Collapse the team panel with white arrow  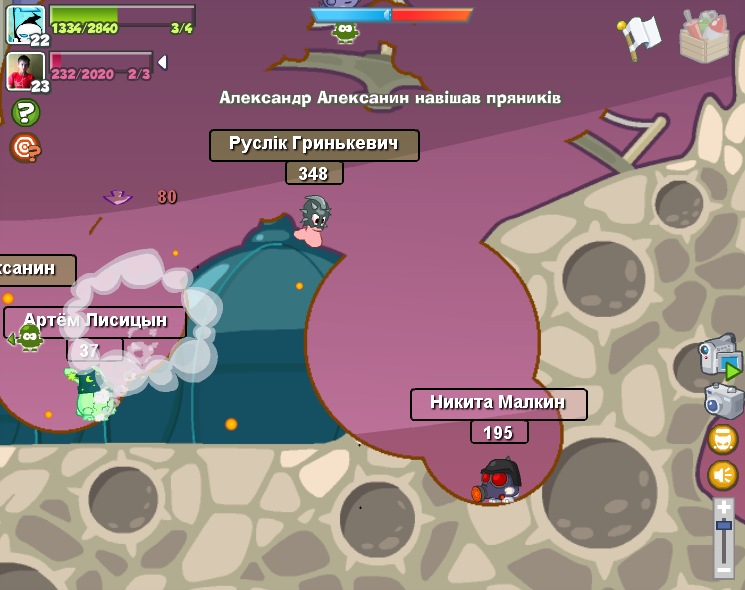pos(162,62)
